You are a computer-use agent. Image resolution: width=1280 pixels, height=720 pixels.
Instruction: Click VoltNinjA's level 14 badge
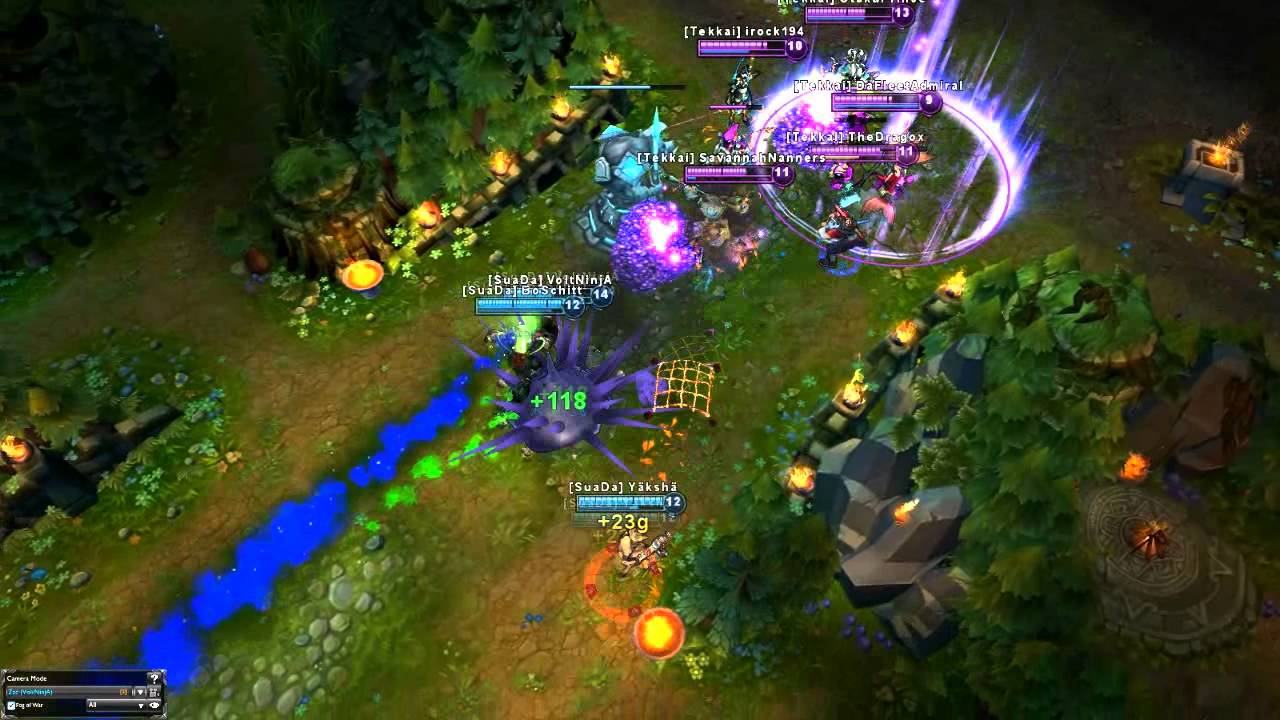[x=603, y=295]
